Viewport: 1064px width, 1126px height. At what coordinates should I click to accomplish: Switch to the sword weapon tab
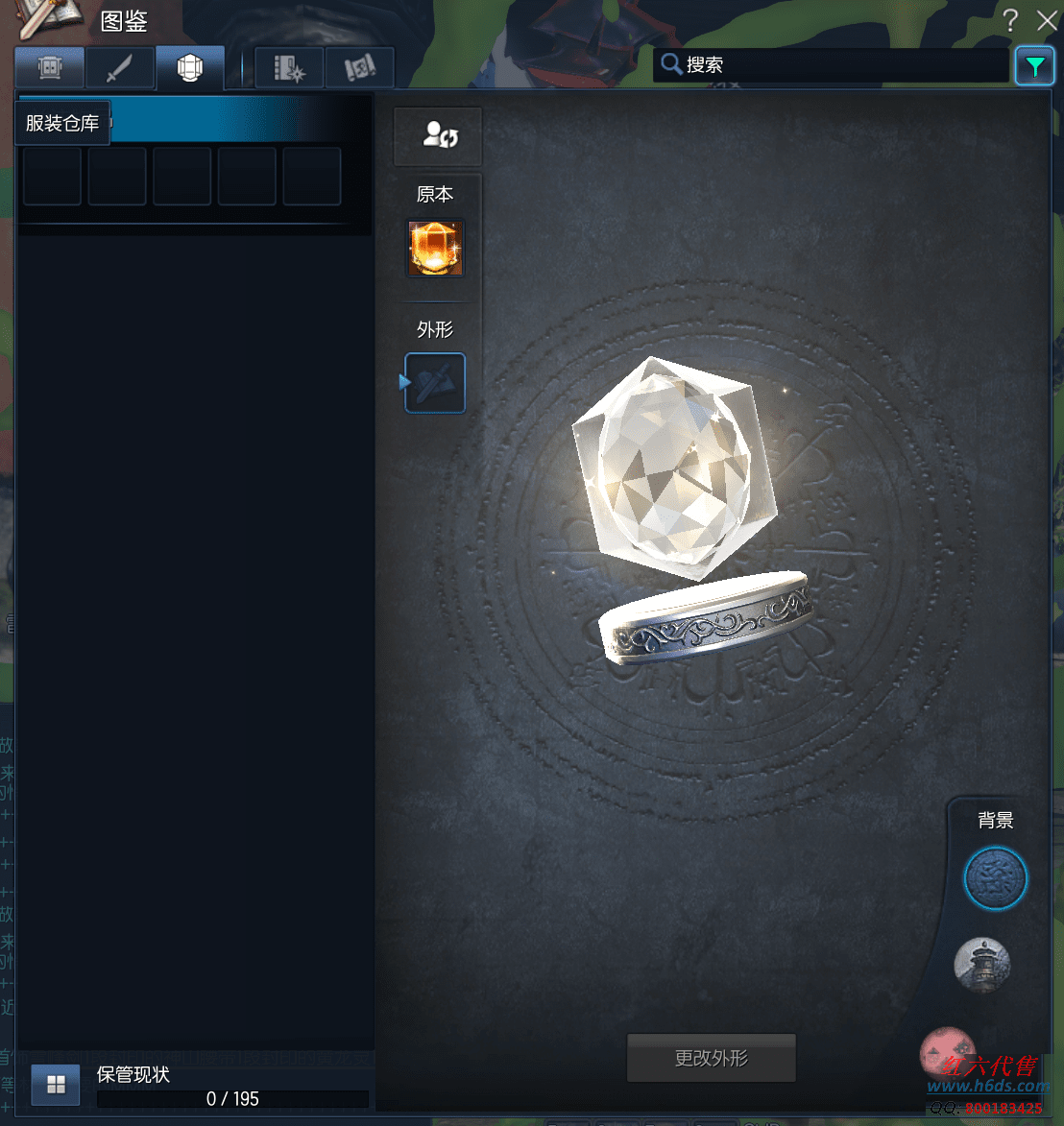pyautogui.click(x=119, y=68)
